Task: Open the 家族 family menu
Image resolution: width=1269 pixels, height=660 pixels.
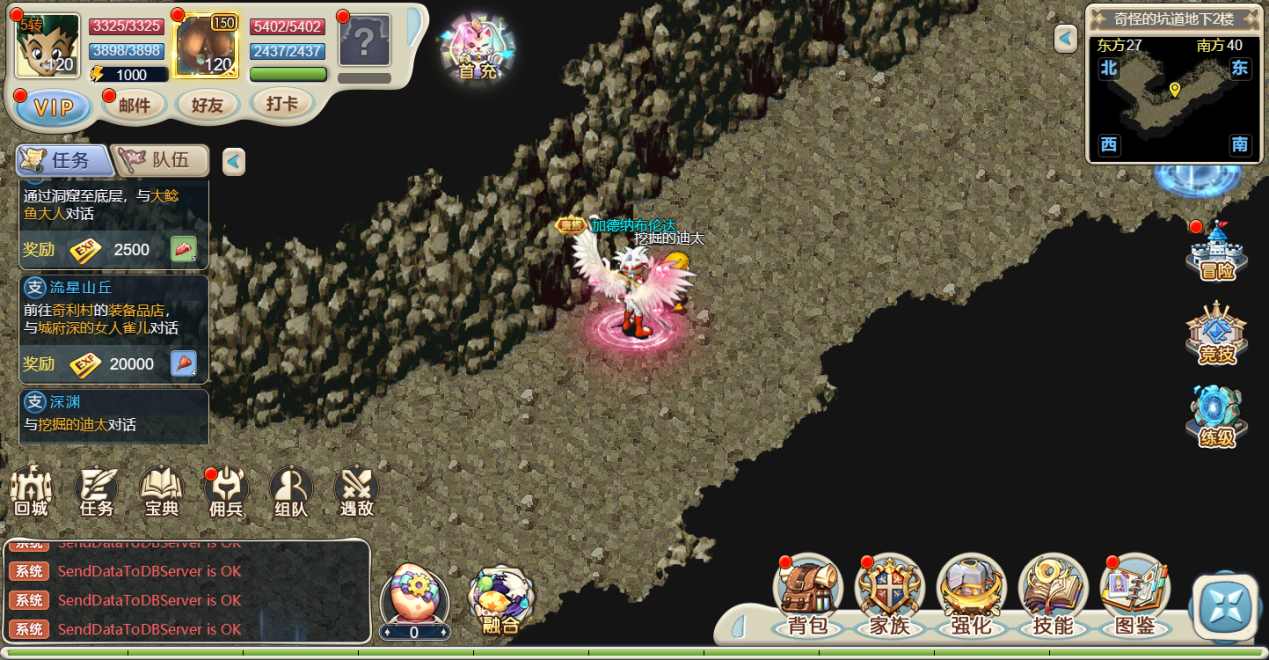Action: 889,596
